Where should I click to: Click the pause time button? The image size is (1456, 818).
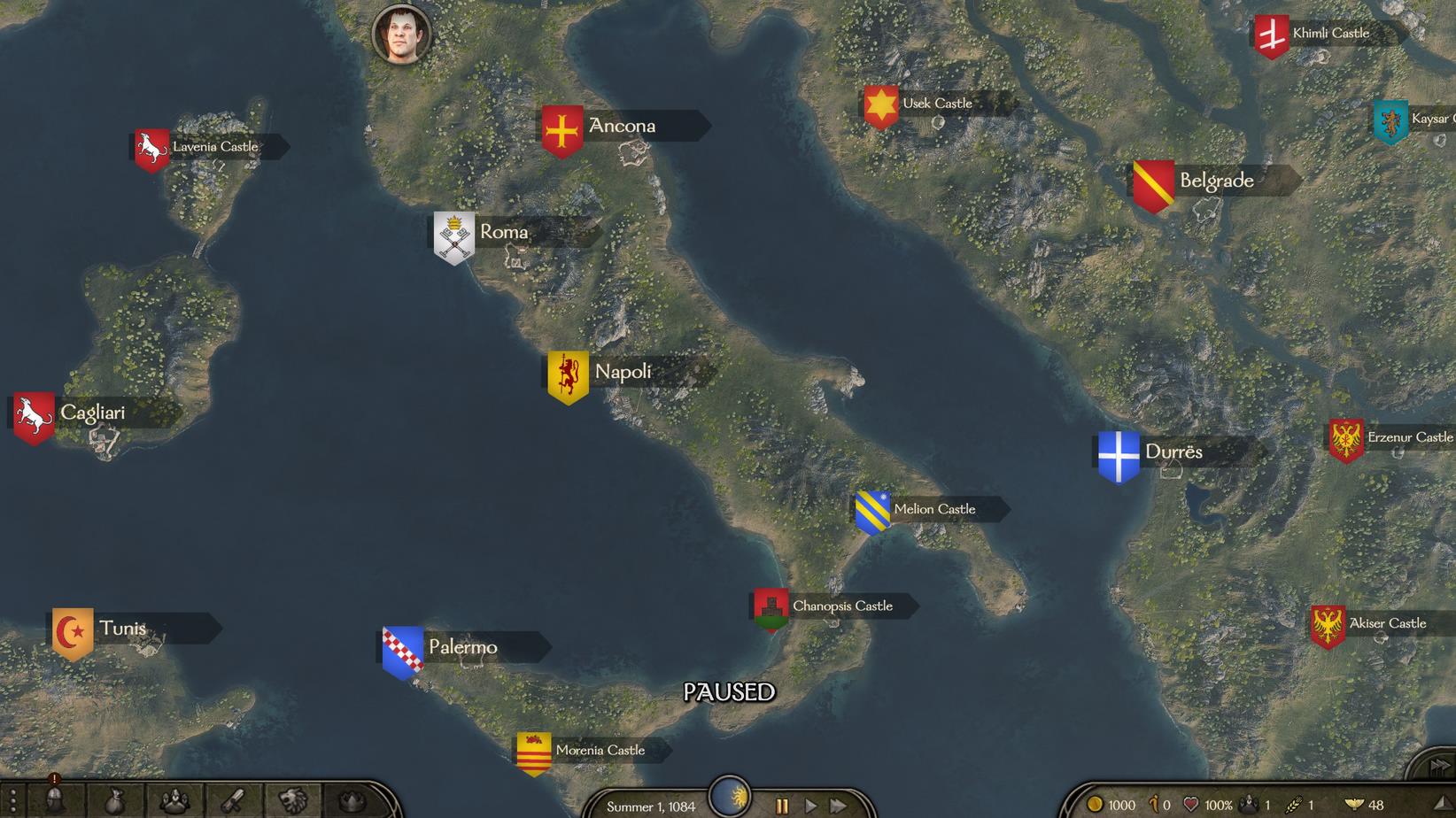(x=782, y=806)
